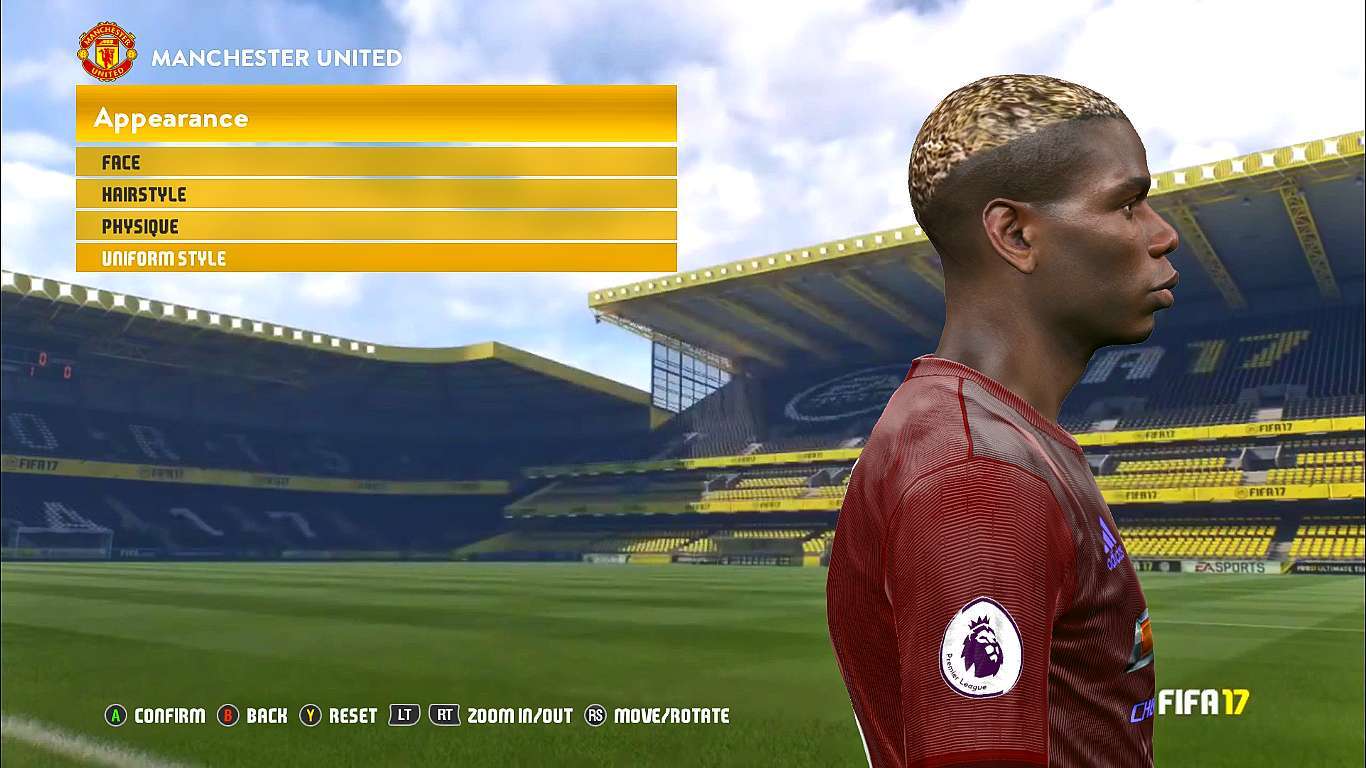Image resolution: width=1366 pixels, height=768 pixels.
Task: Choose the Physique option
Action: pyautogui.click(x=375, y=226)
